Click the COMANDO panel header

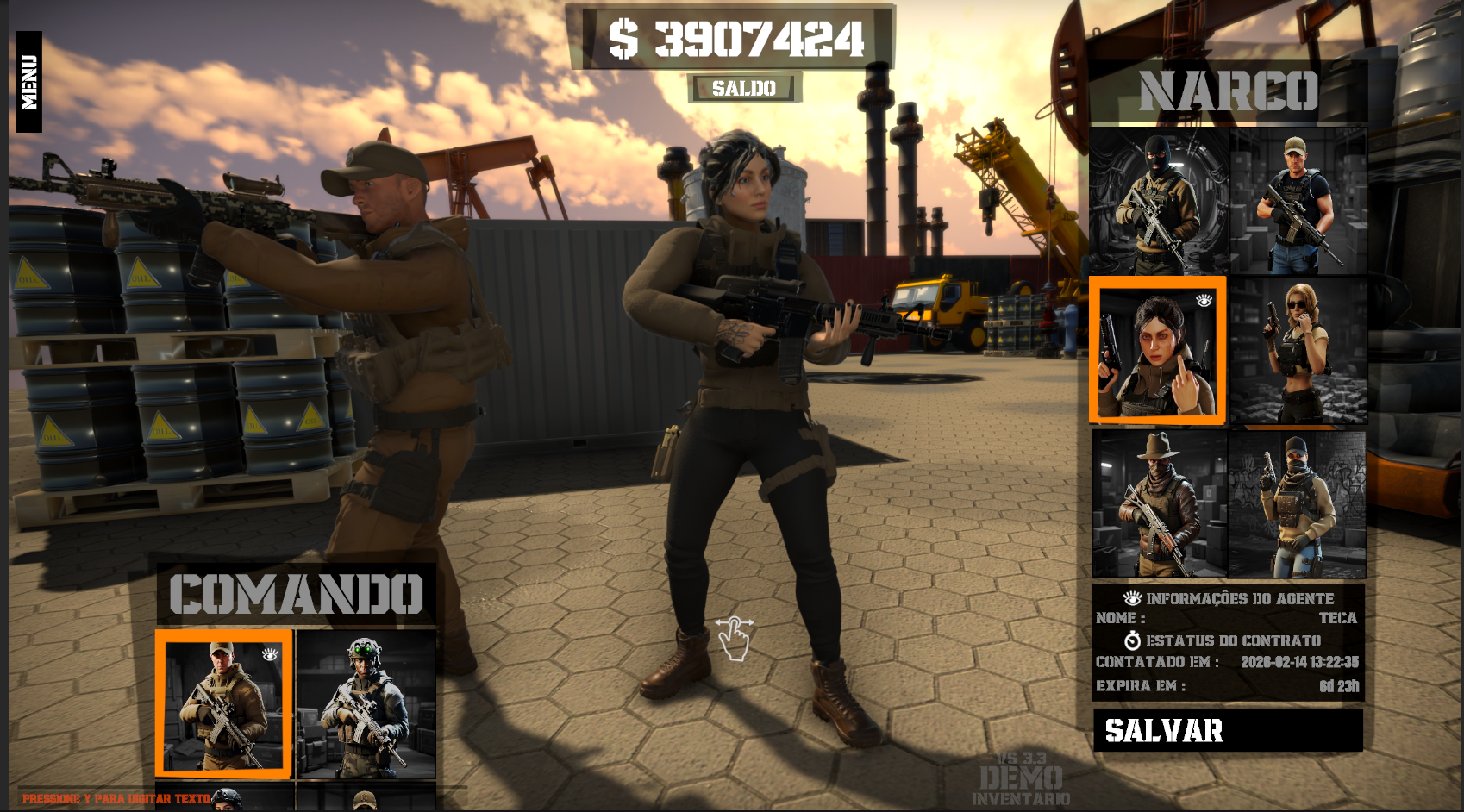(x=297, y=593)
